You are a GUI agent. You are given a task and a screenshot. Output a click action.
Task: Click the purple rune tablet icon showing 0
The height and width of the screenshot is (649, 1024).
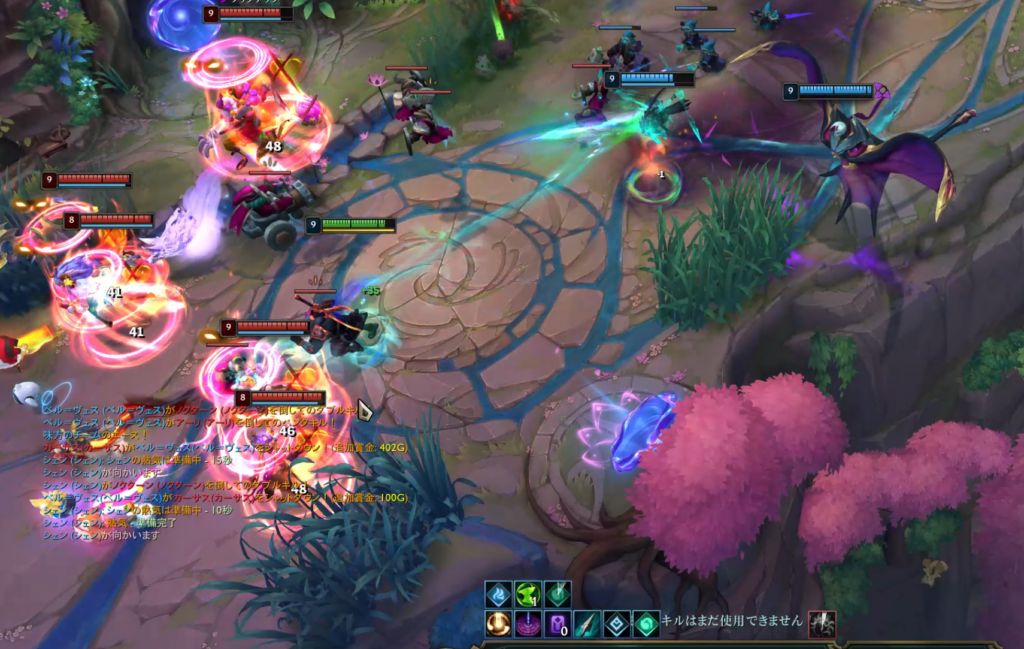pos(558,625)
